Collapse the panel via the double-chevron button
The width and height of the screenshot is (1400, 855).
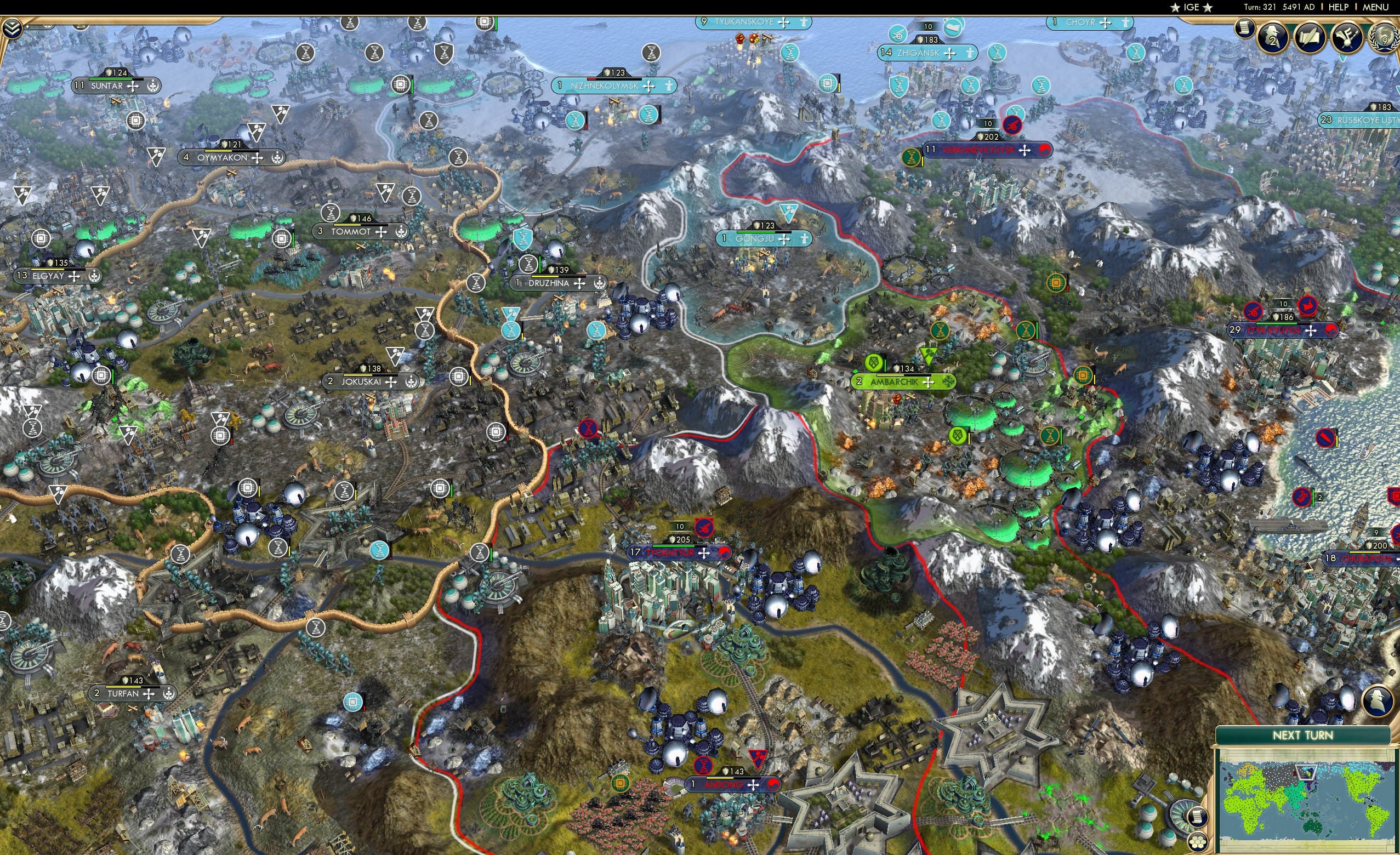coord(13,27)
